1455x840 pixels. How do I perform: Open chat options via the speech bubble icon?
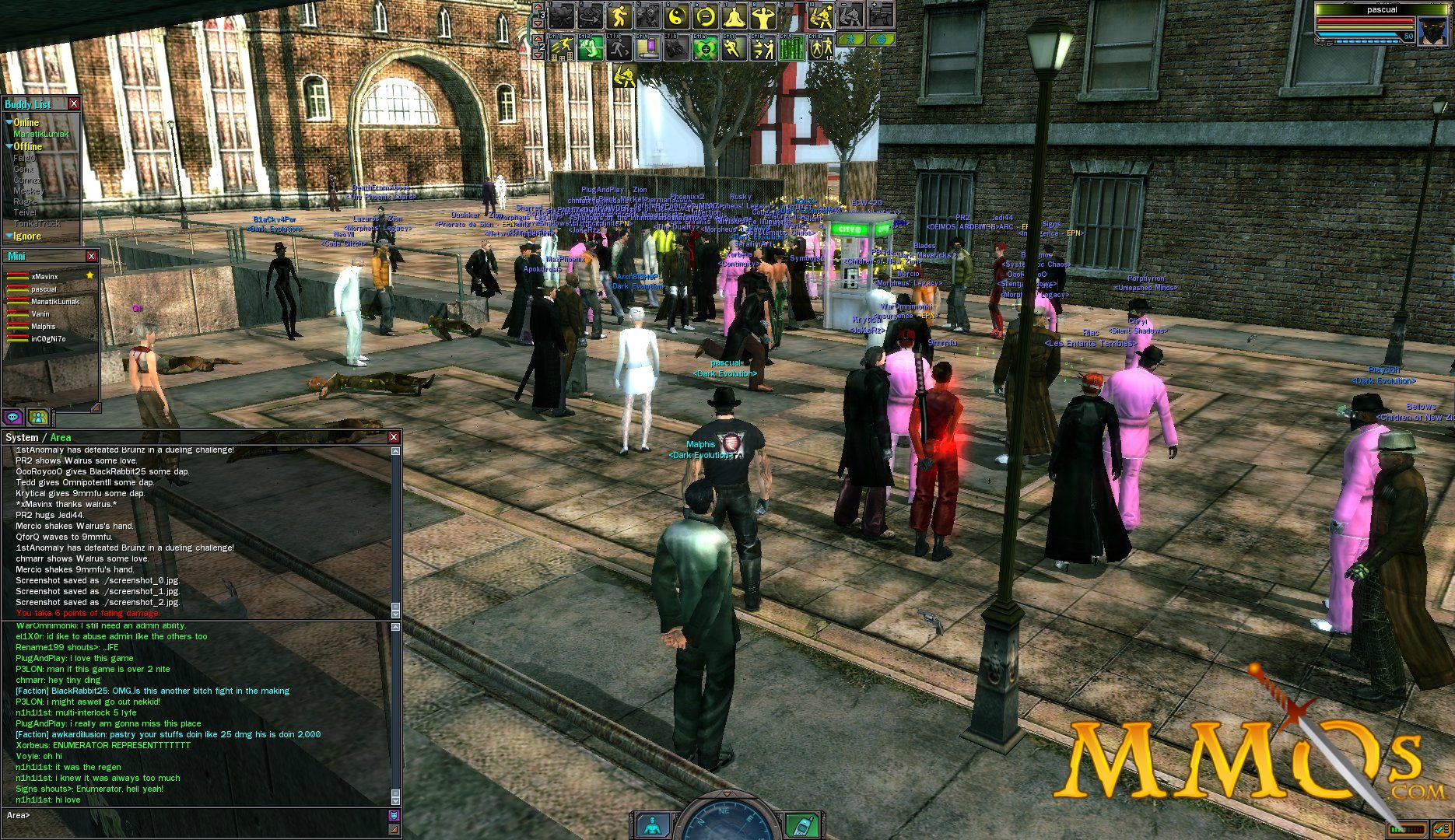[12, 418]
